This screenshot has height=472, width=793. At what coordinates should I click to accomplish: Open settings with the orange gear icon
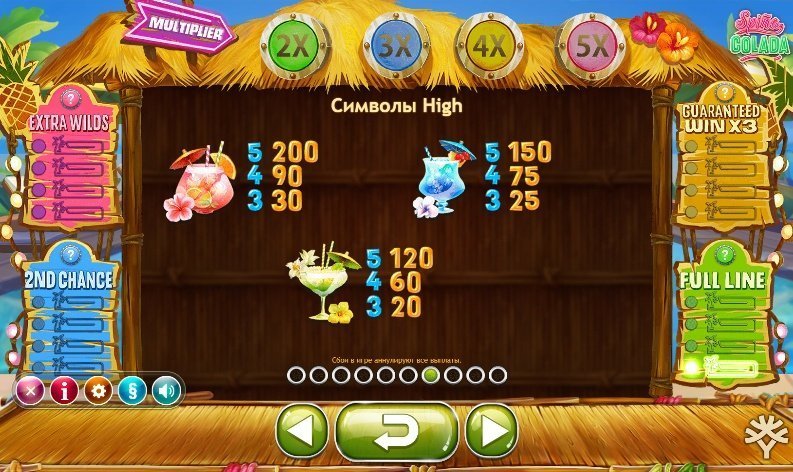(x=97, y=390)
